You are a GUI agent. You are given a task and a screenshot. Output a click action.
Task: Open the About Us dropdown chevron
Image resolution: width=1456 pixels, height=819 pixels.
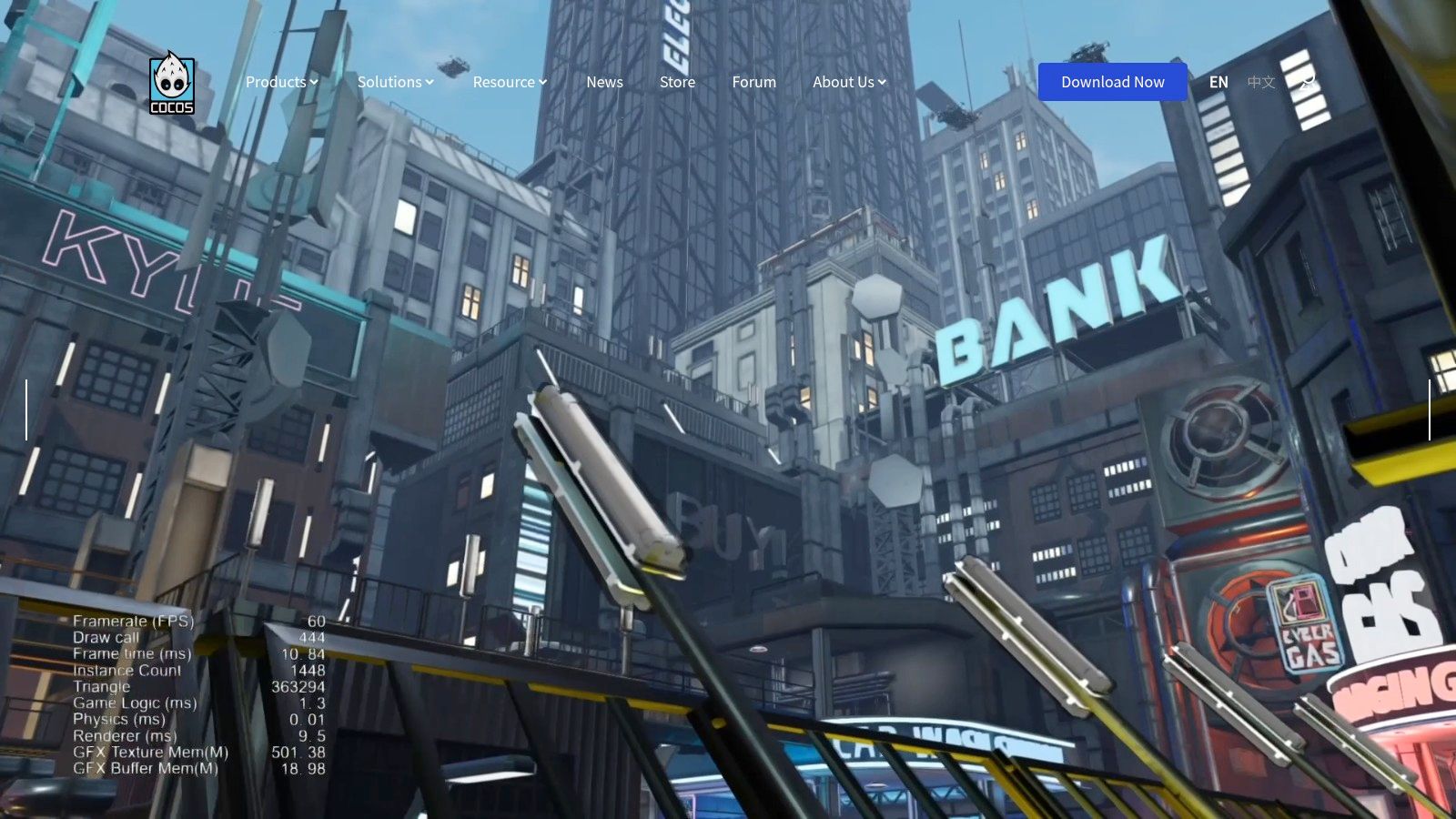(881, 82)
